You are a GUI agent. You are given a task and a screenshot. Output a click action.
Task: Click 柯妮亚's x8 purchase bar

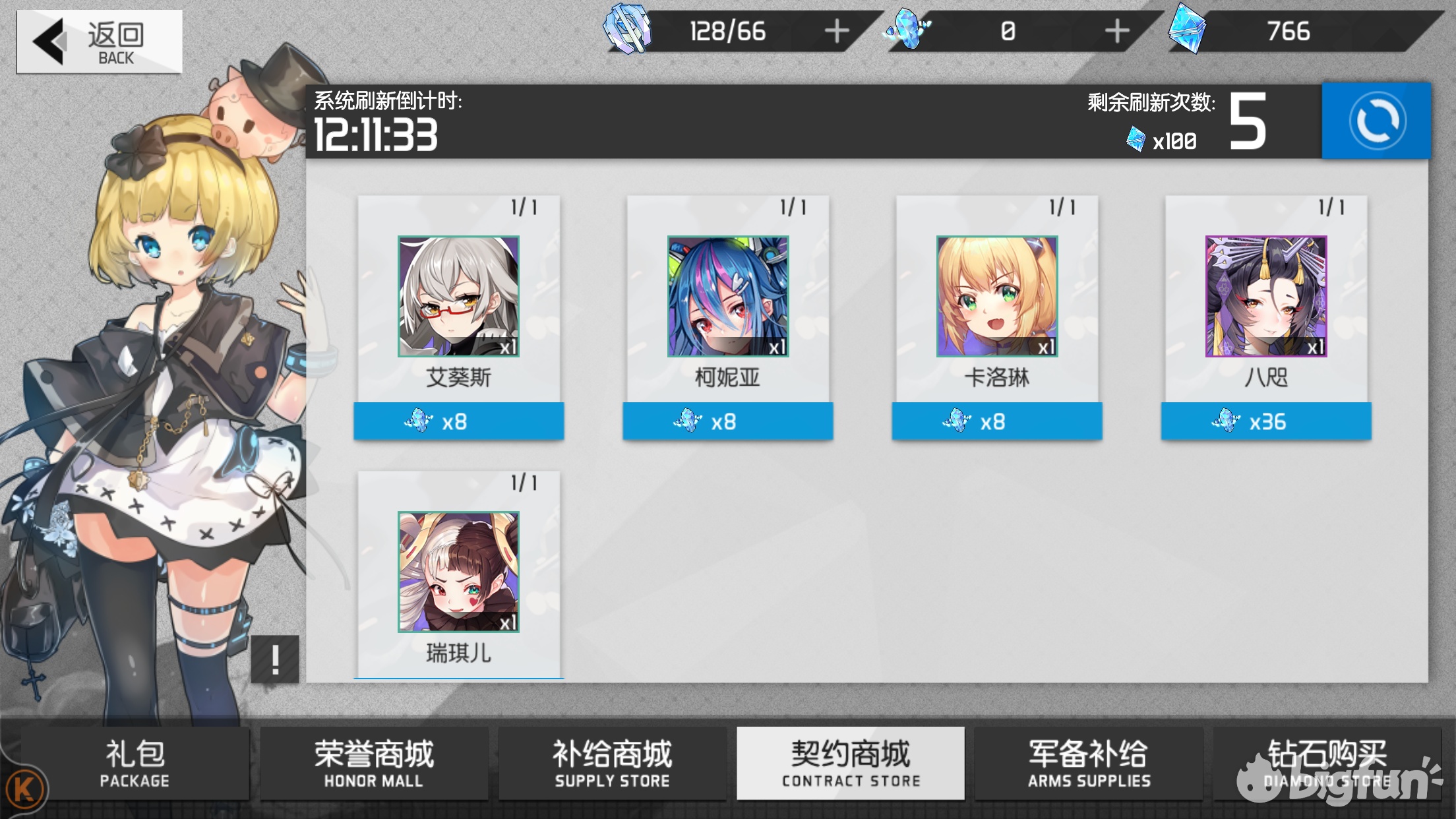pos(728,421)
